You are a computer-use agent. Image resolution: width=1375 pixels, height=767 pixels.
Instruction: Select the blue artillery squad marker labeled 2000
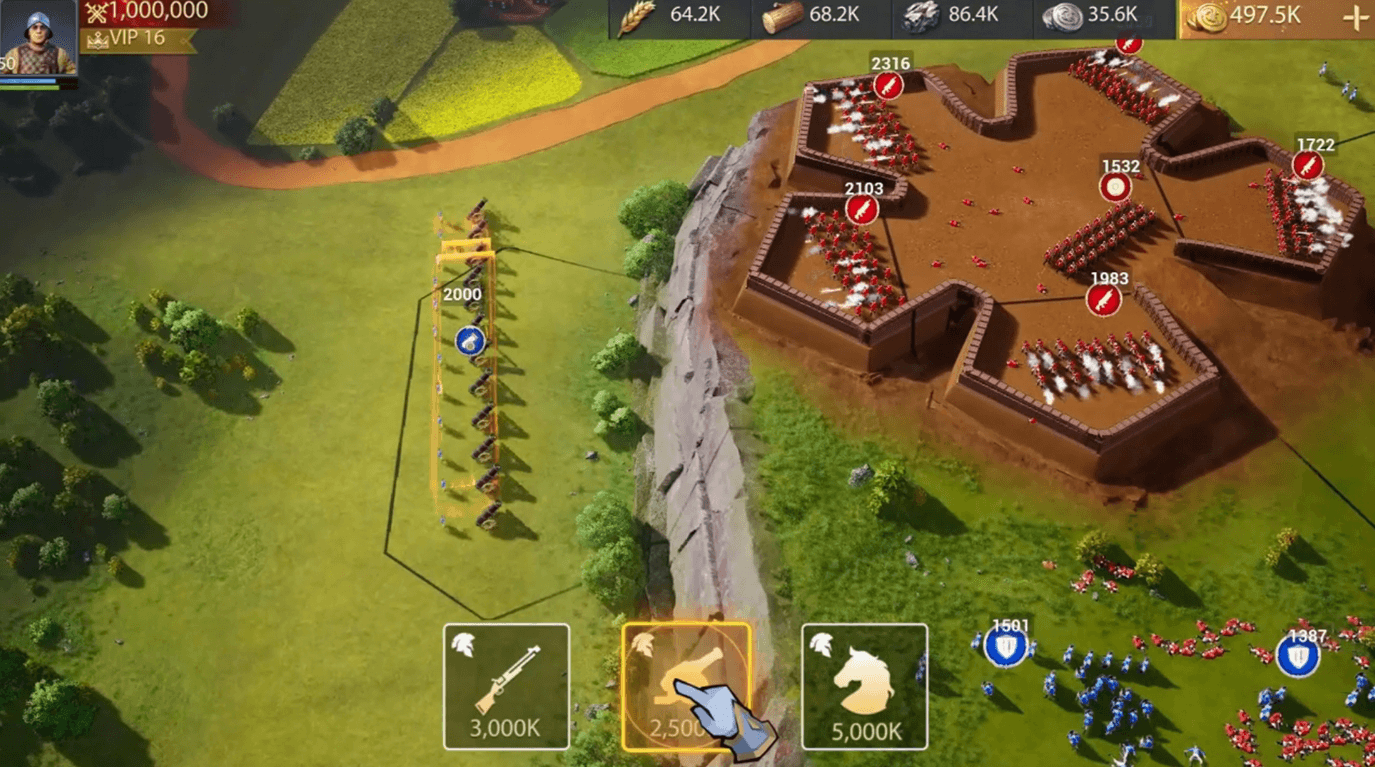tap(470, 340)
